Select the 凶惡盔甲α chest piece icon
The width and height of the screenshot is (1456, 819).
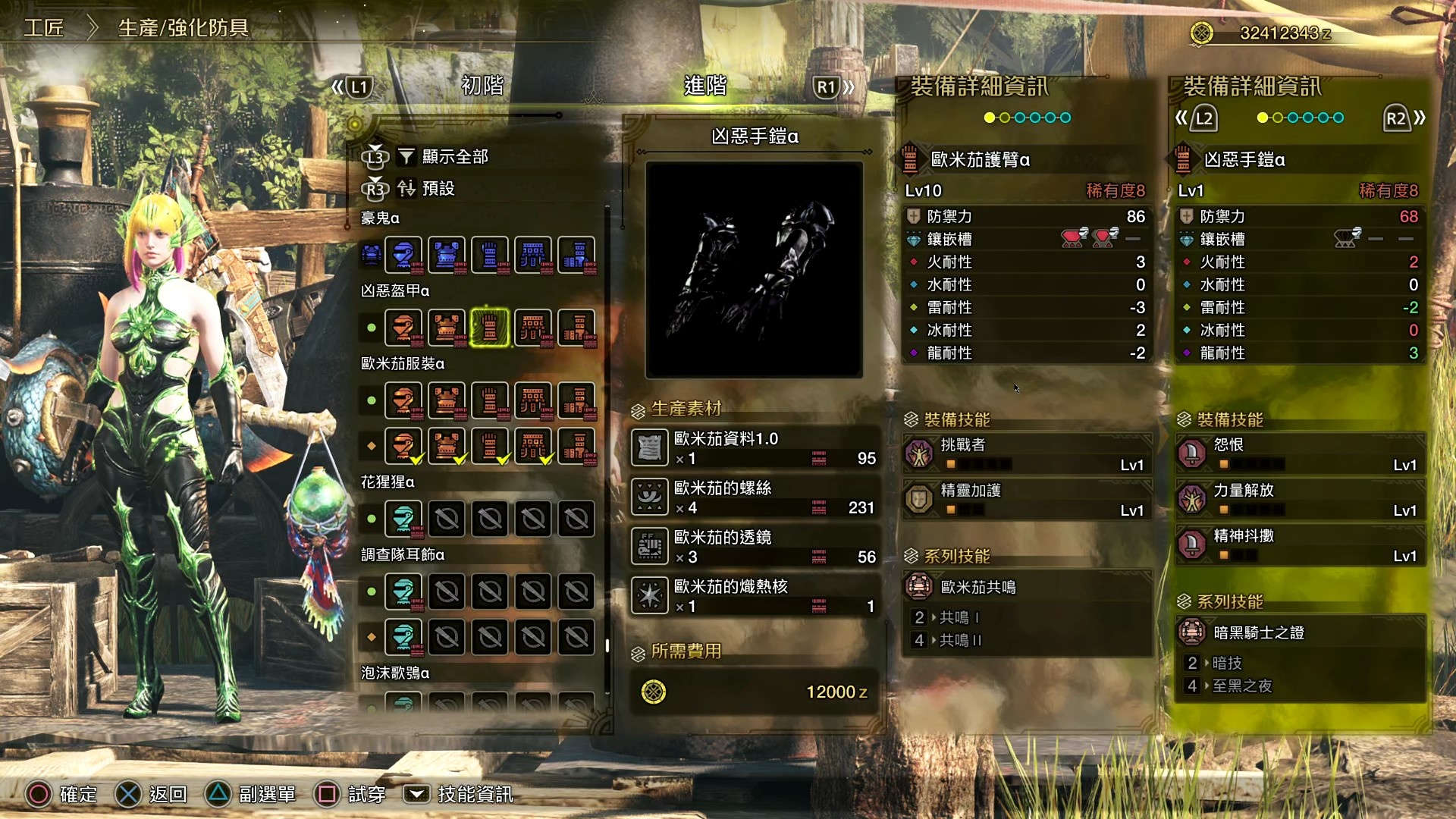[447, 328]
